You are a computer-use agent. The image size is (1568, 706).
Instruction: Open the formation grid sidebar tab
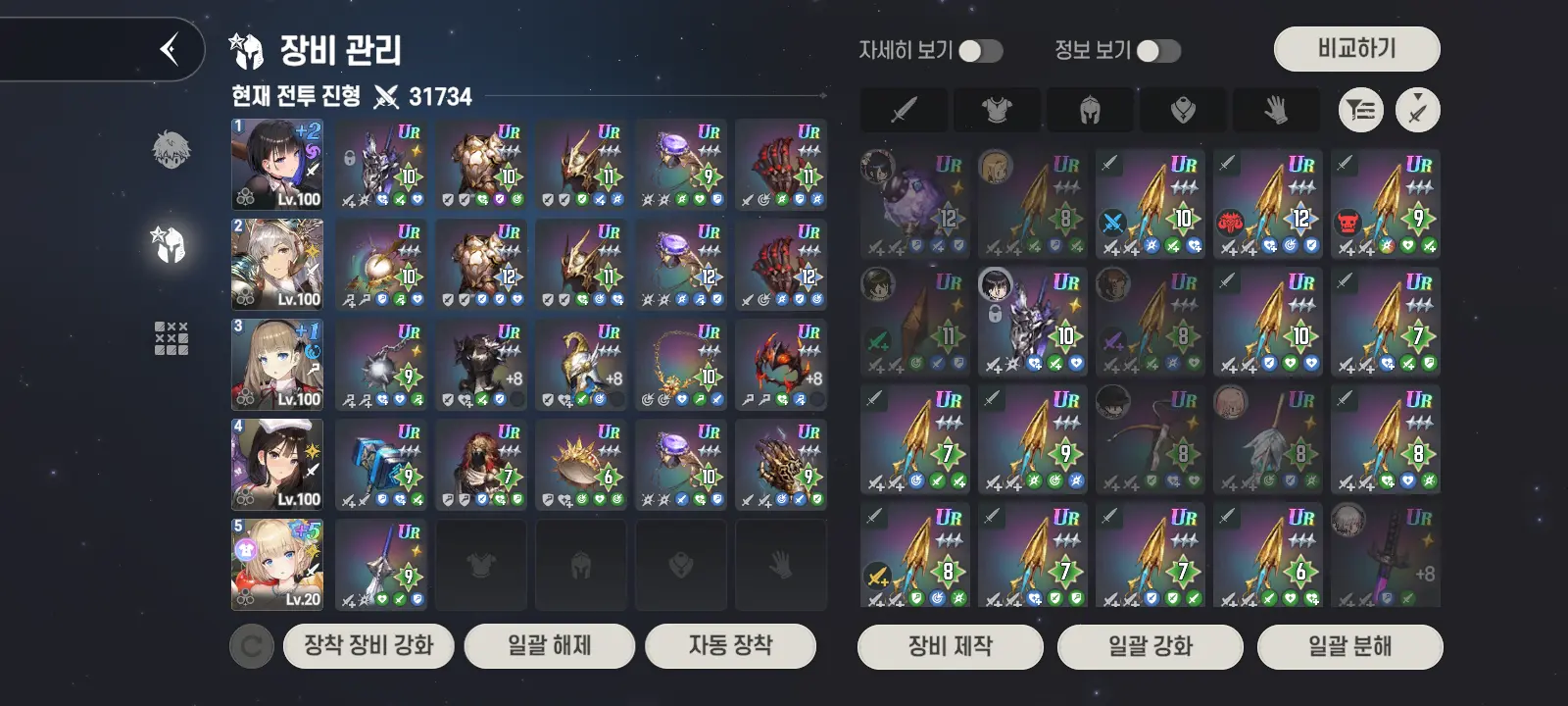(x=171, y=338)
